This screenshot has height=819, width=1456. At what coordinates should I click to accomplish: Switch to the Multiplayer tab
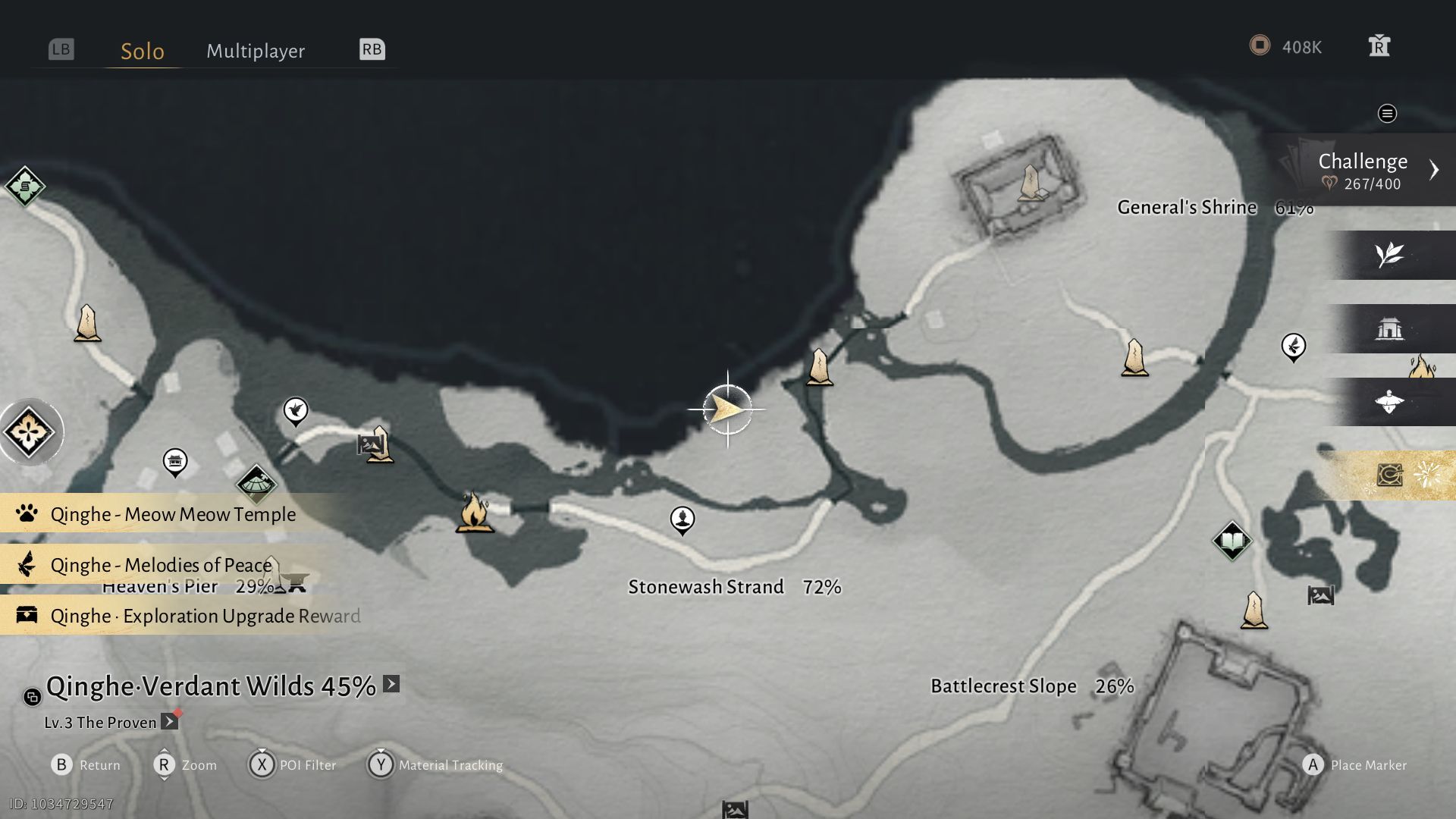click(x=256, y=51)
